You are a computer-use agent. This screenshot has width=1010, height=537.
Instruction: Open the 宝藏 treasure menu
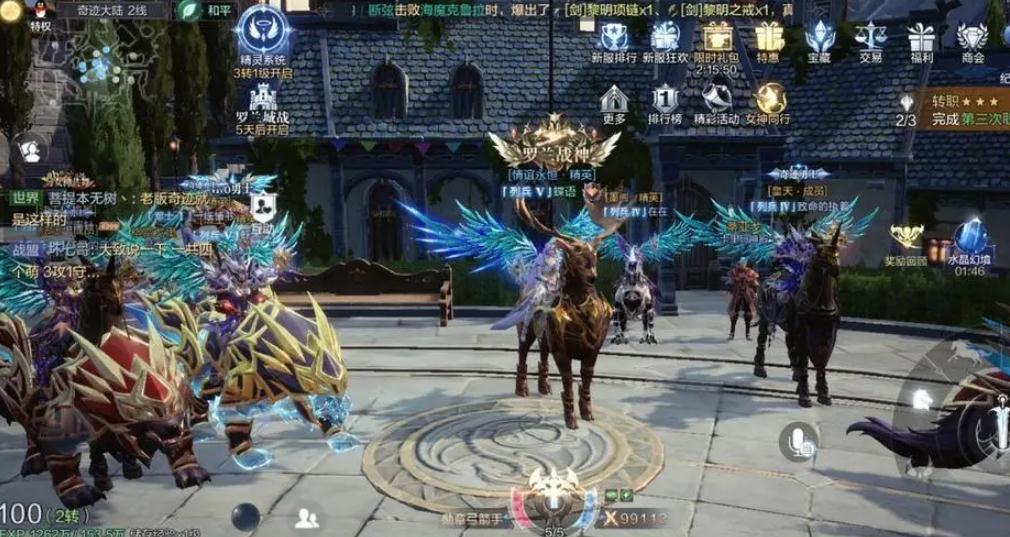[x=819, y=38]
